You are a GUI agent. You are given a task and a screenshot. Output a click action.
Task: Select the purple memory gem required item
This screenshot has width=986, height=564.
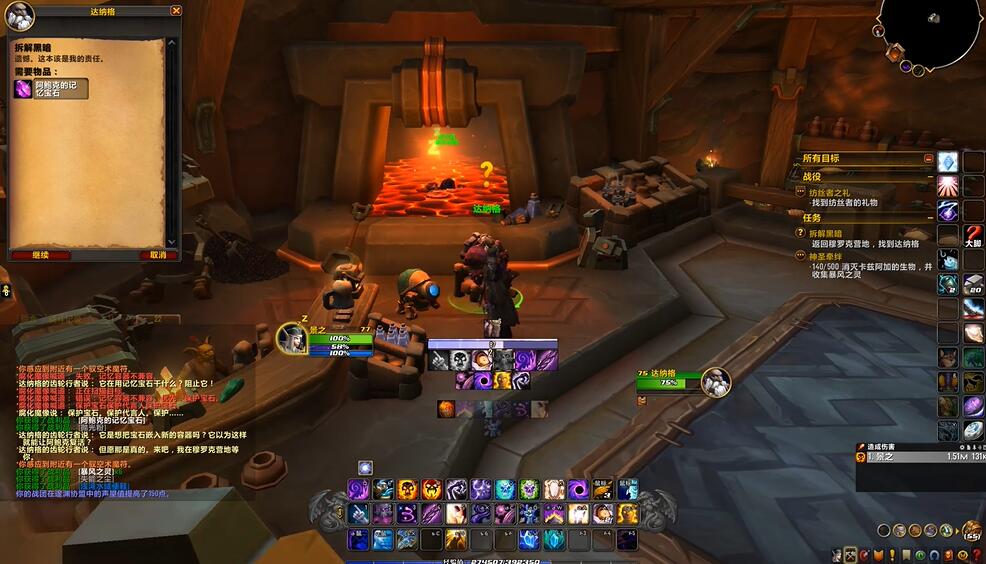click(22, 89)
